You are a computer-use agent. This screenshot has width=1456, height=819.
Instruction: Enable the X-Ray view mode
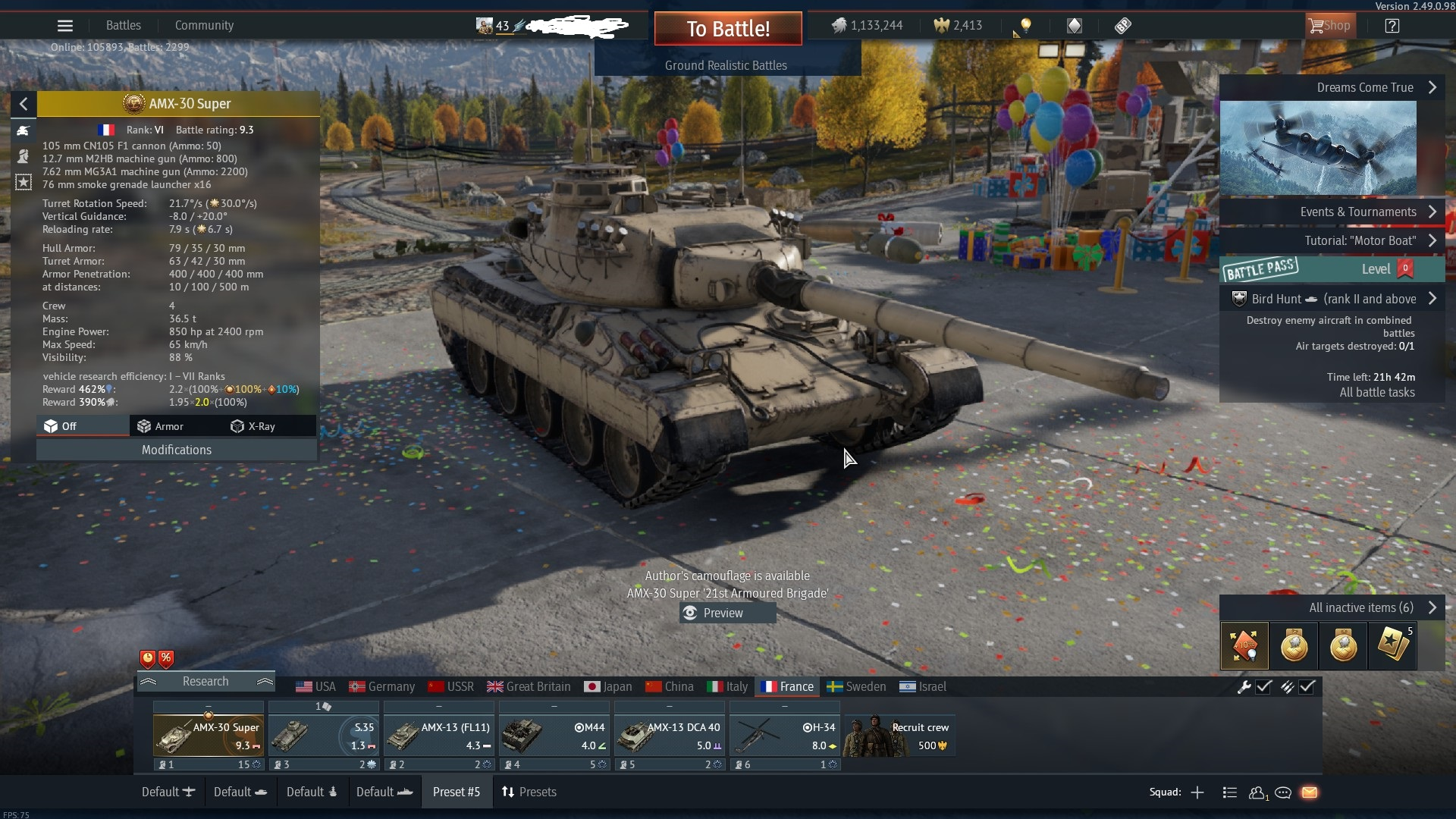tap(253, 426)
